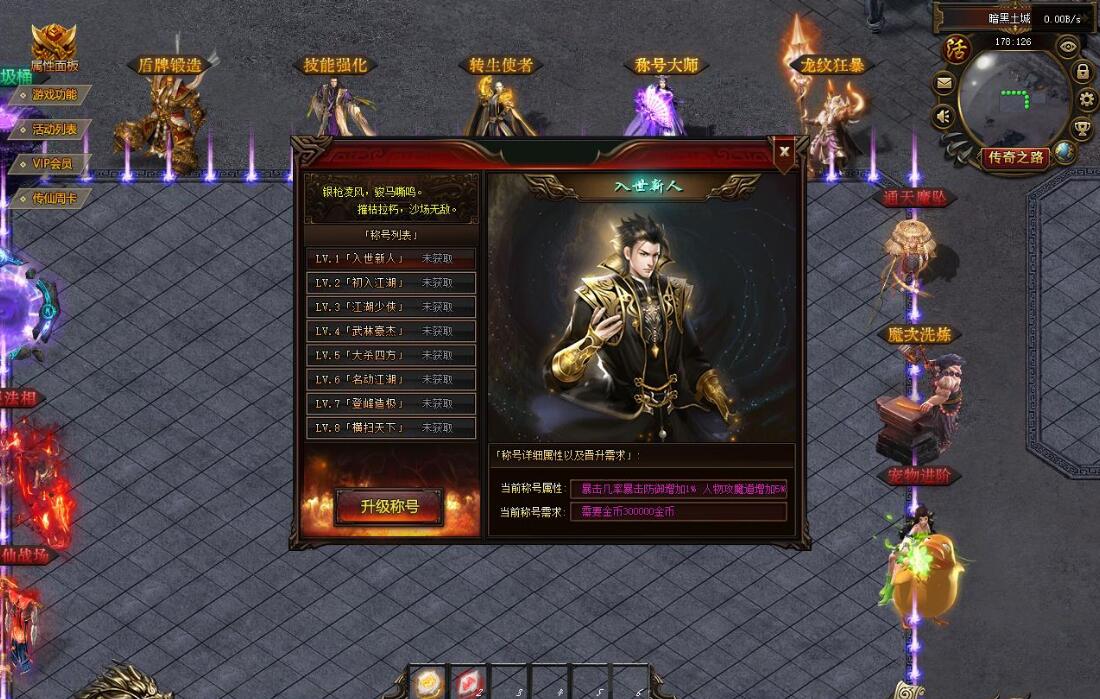Close the title upgrade window

coord(785,151)
